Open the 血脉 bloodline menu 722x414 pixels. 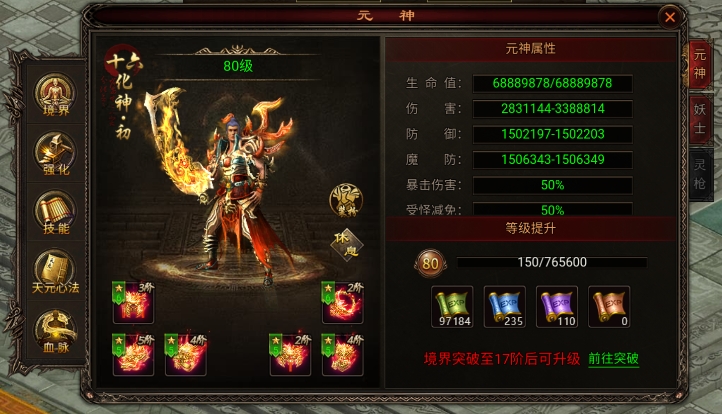[x=53, y=330]
